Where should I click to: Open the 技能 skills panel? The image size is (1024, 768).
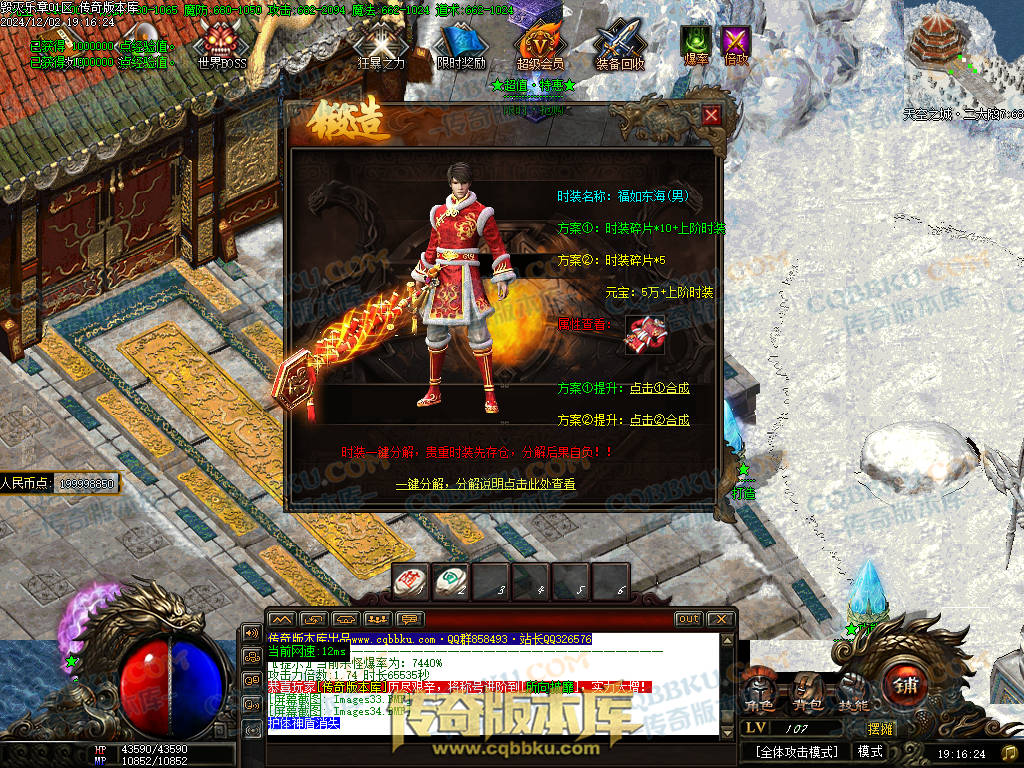[x=853, y=693]
